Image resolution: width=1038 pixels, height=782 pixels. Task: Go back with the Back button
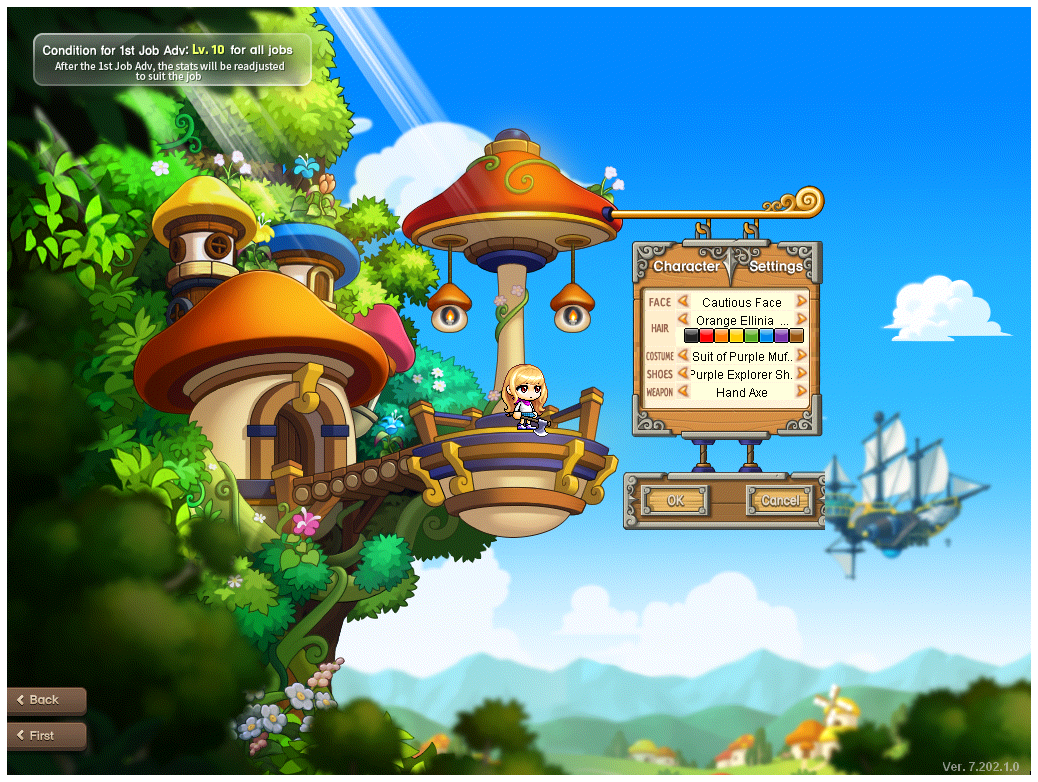click(46, 700)
